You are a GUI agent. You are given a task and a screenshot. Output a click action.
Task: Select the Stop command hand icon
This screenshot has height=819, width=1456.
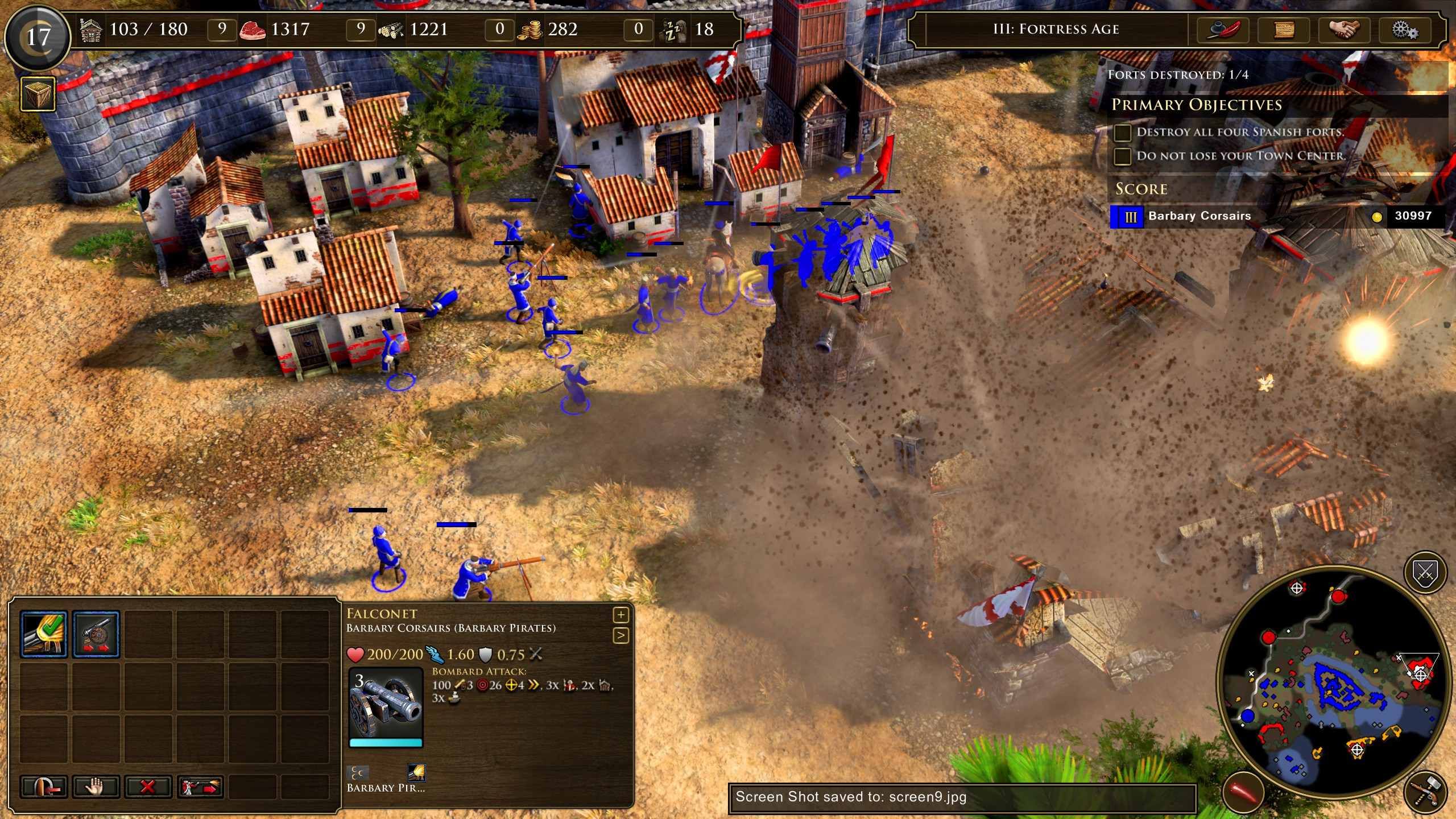(96, 787)
